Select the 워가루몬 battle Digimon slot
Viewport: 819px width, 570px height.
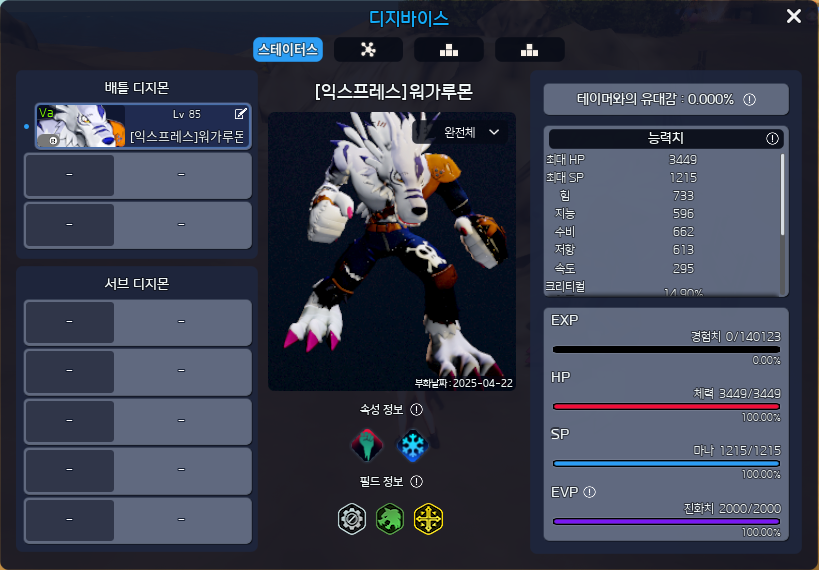click(144, 127)
